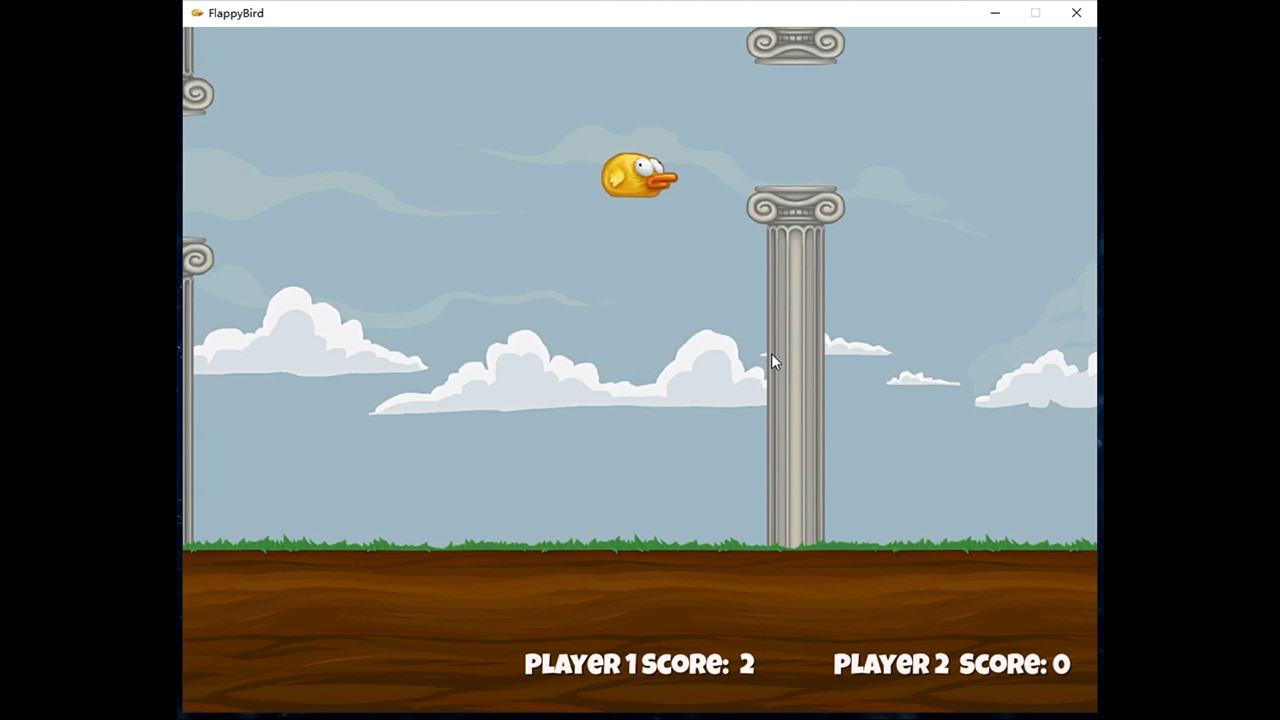Click the minimize button of the FlappyBird window
This screenshot has width=1280, height=720.
tap(995, 13)
